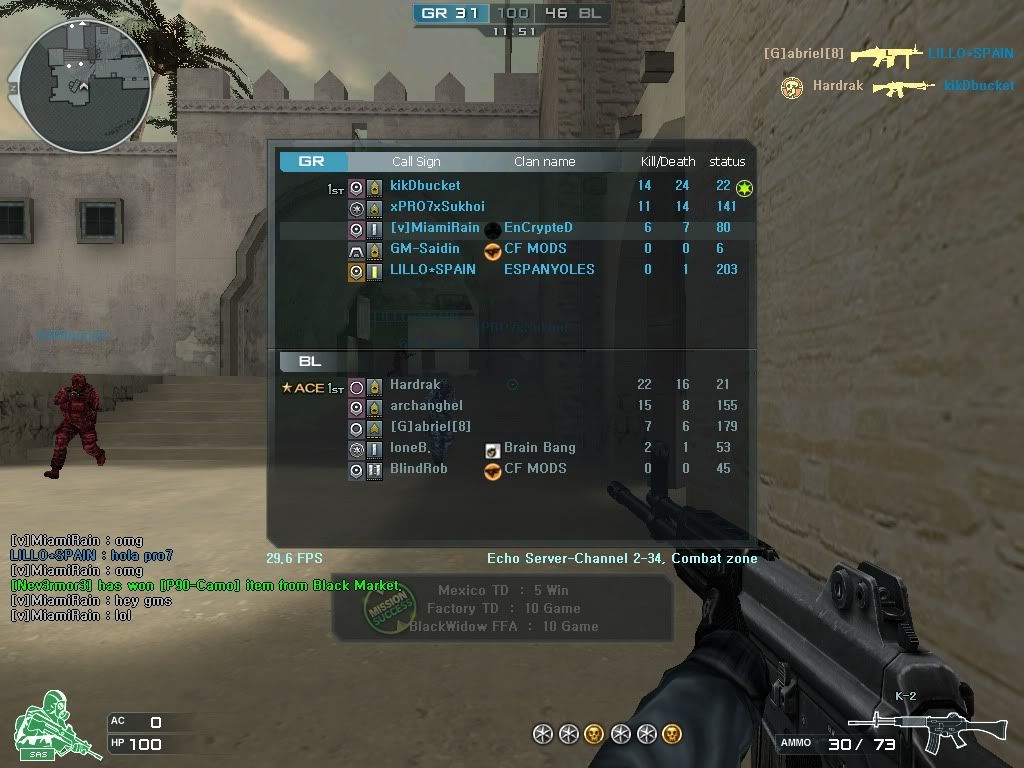The width and height of the screenshot is (1024, 768).
Task: Choose archanghel in the scoreboard
Action: click(426, 406)
